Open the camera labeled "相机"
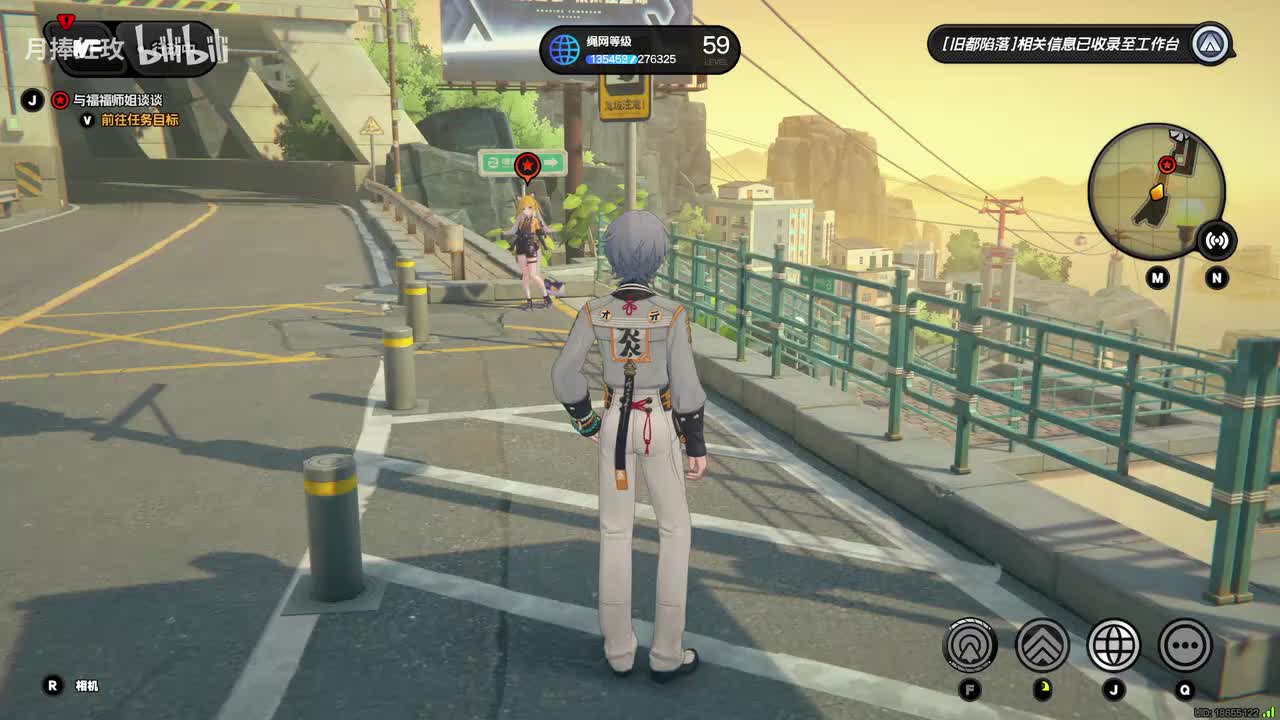The image size is (1280, 720). 86,686
